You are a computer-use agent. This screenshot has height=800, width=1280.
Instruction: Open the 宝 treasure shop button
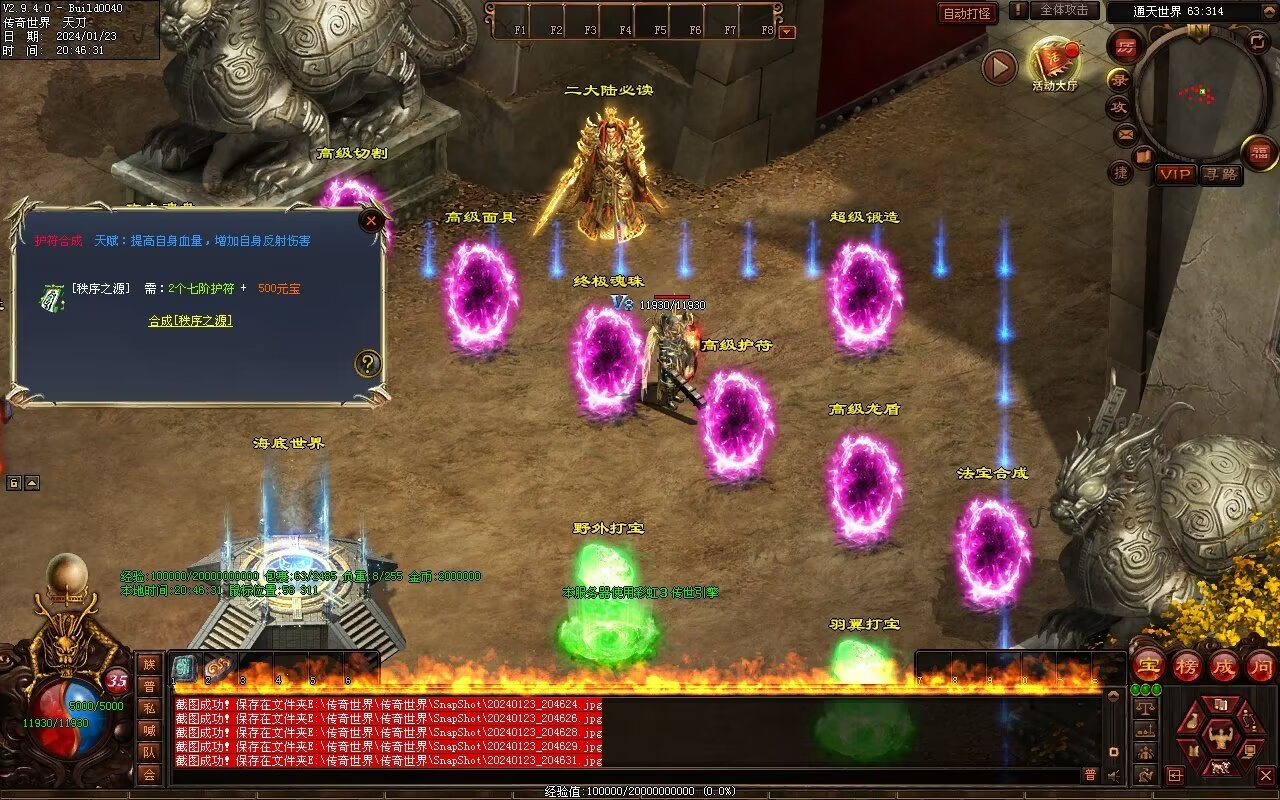pos(1148,665)
